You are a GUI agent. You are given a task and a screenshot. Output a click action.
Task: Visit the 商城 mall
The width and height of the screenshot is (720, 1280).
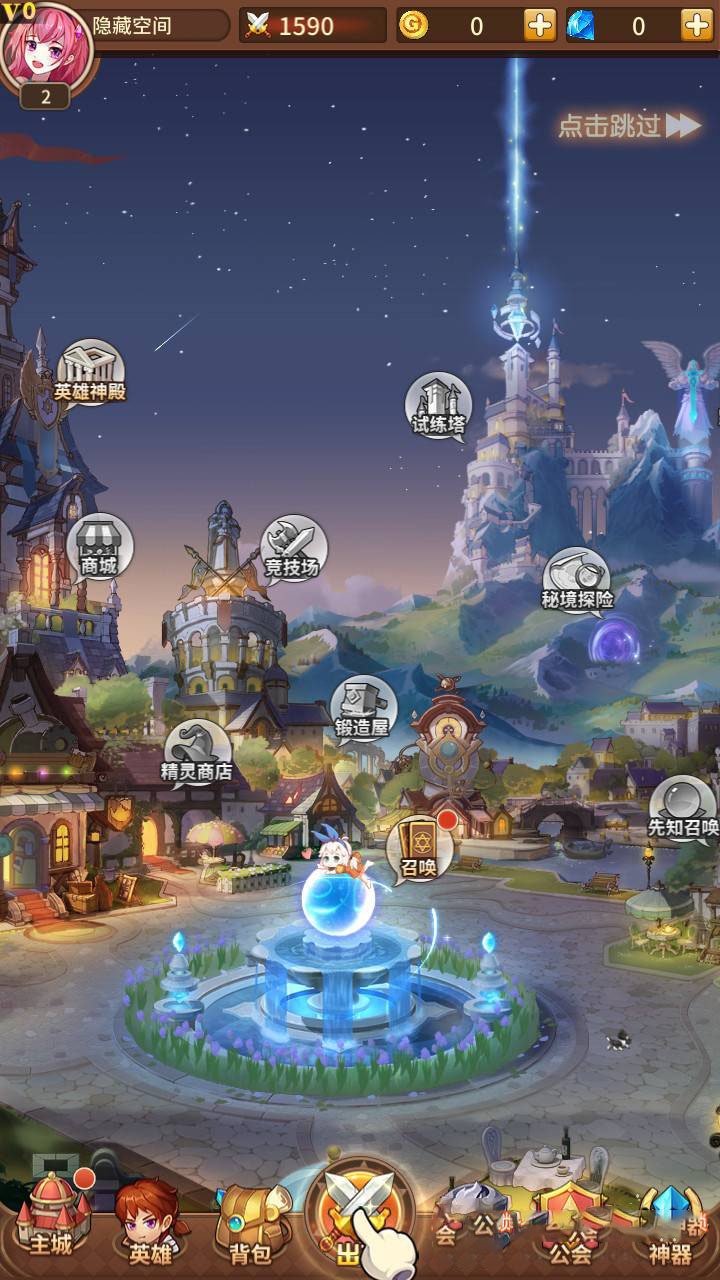[99, 548]
